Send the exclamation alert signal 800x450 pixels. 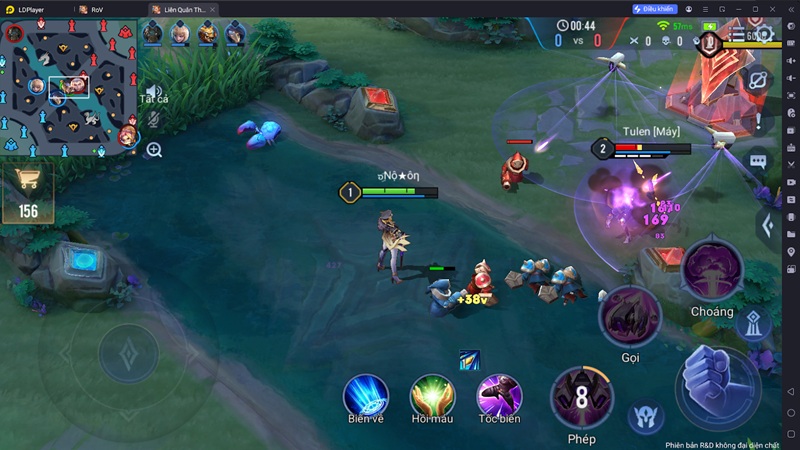758,123
